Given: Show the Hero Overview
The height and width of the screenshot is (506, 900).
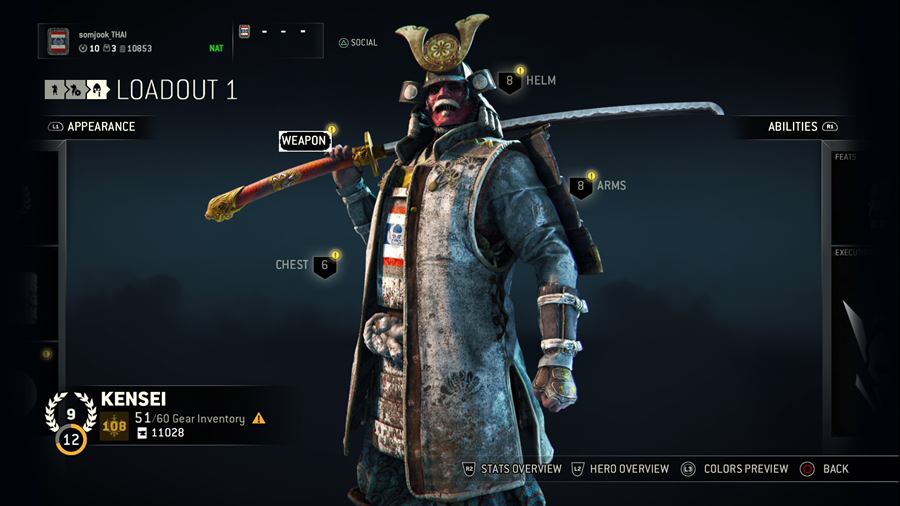Looking at the screenshot, I should tap(620, 469).
